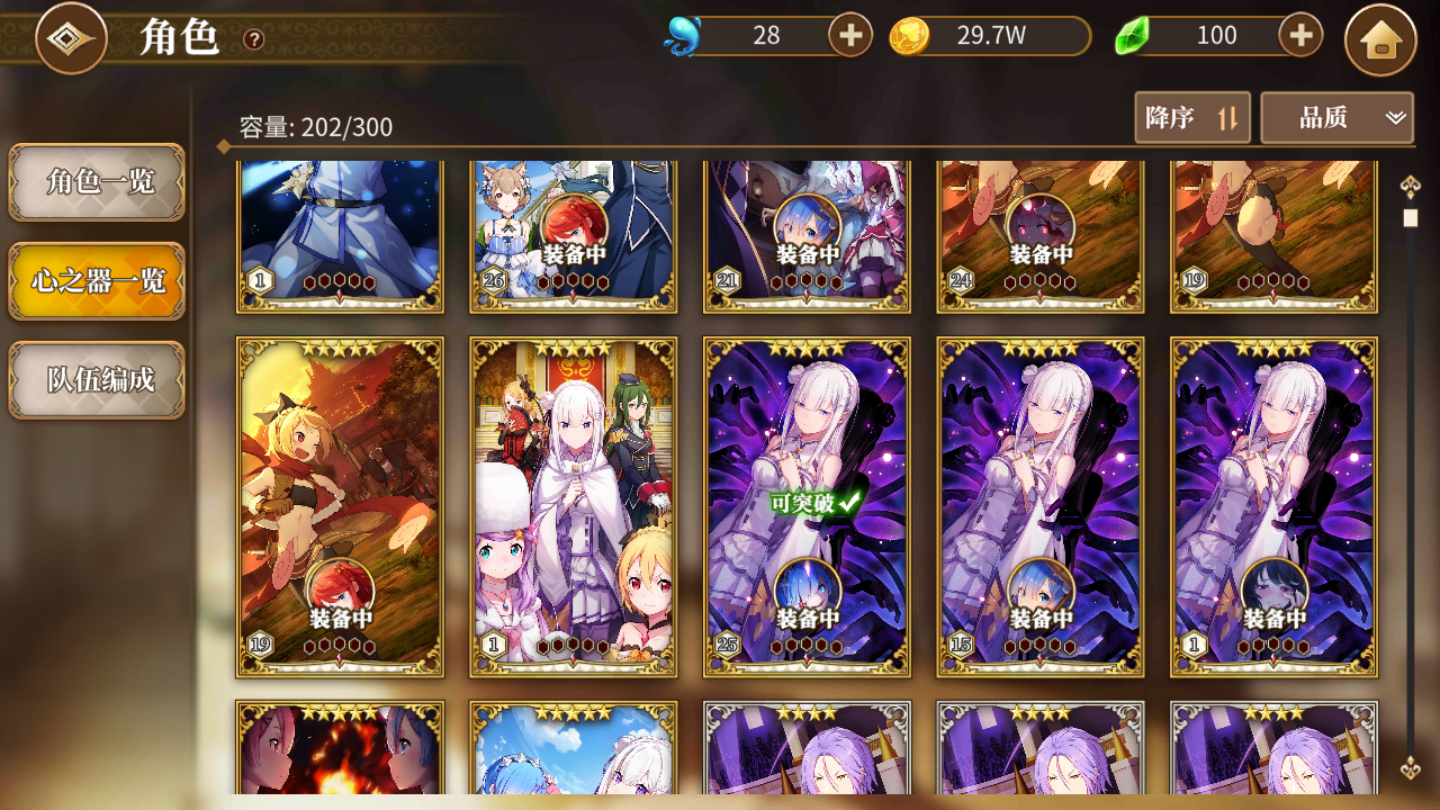Viewport: 1440px width, 810px height.
Task: Click the scroll-to-top arrow above the scrollbar
Action: (x=1410, y=185)
